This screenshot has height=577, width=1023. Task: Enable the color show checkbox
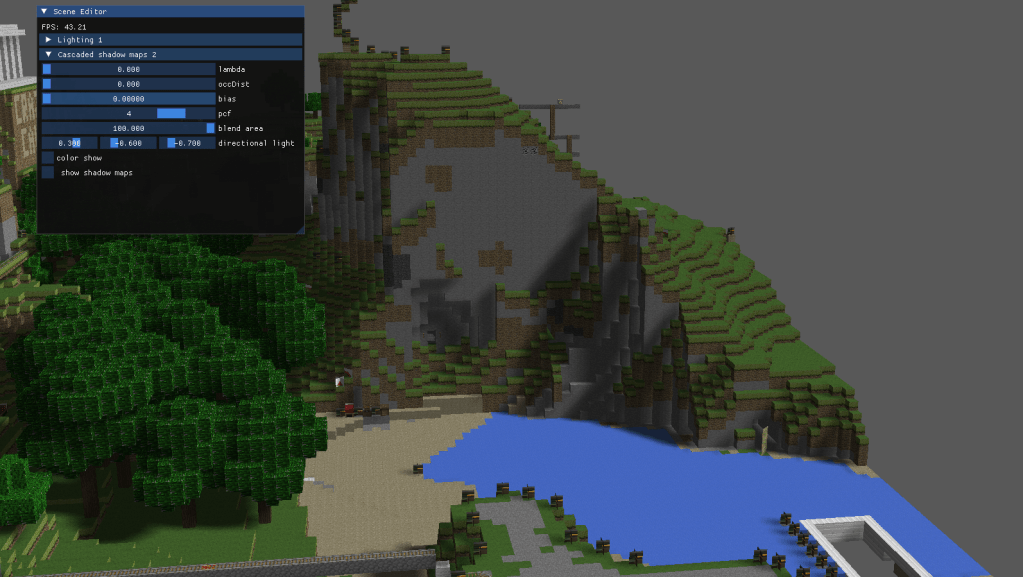[48, 158]
